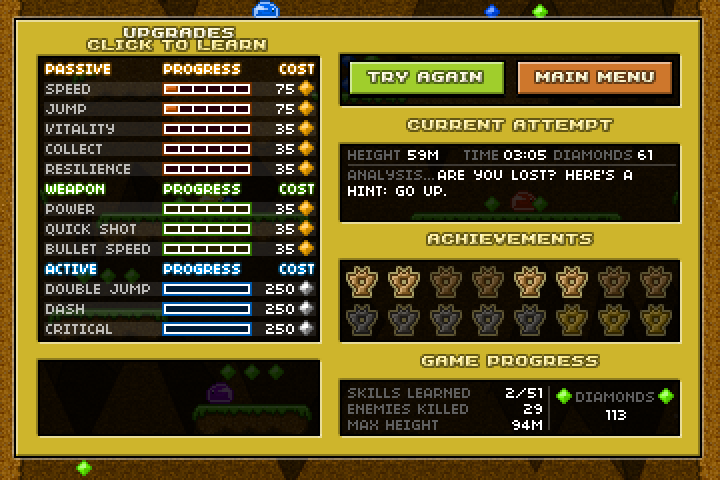The image size is (720, 480).
Task: Click the Try Again button
Action: pyautogui.click(x=426, y=77)
